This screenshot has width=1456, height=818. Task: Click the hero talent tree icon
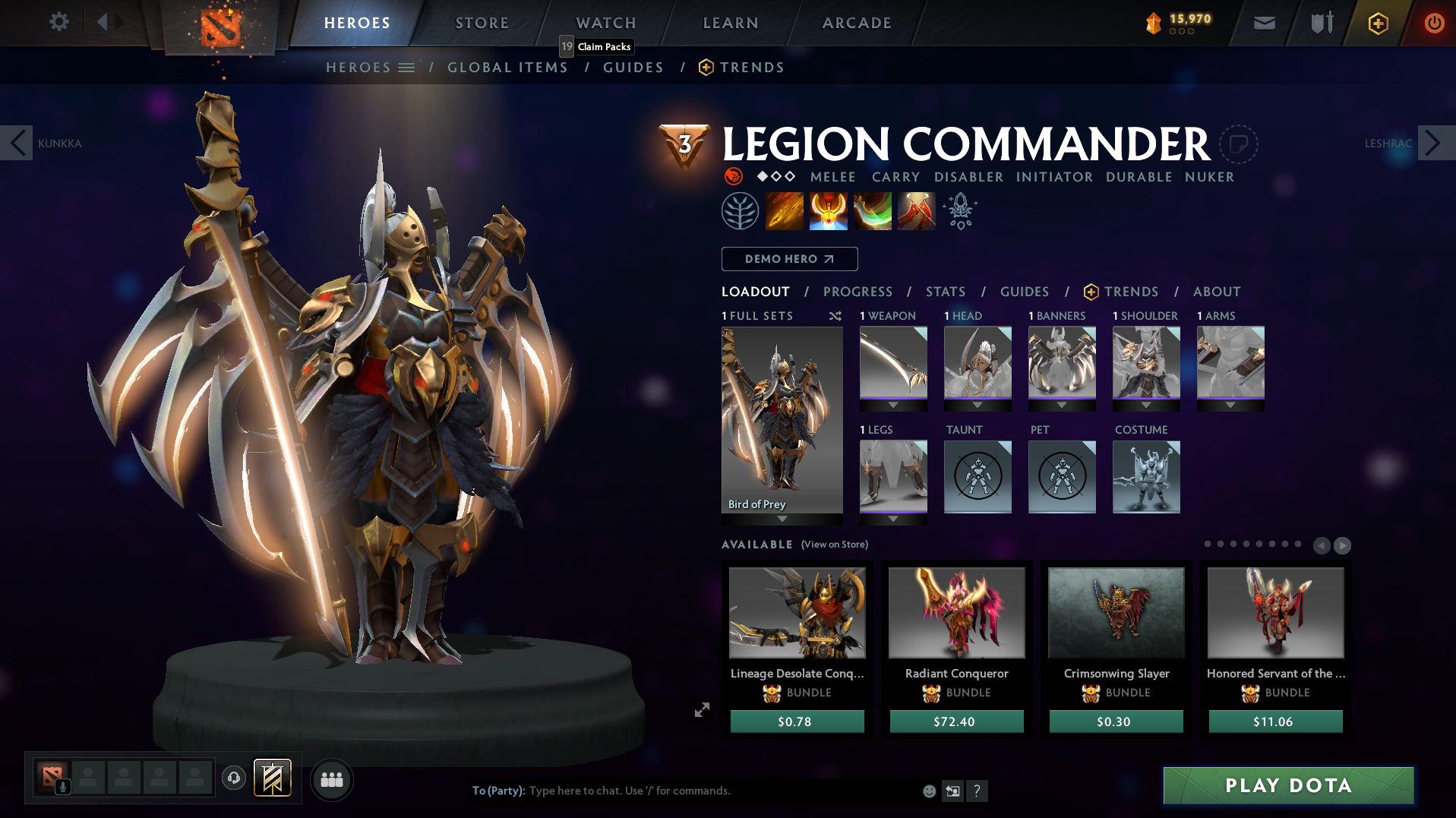(742, 210)
